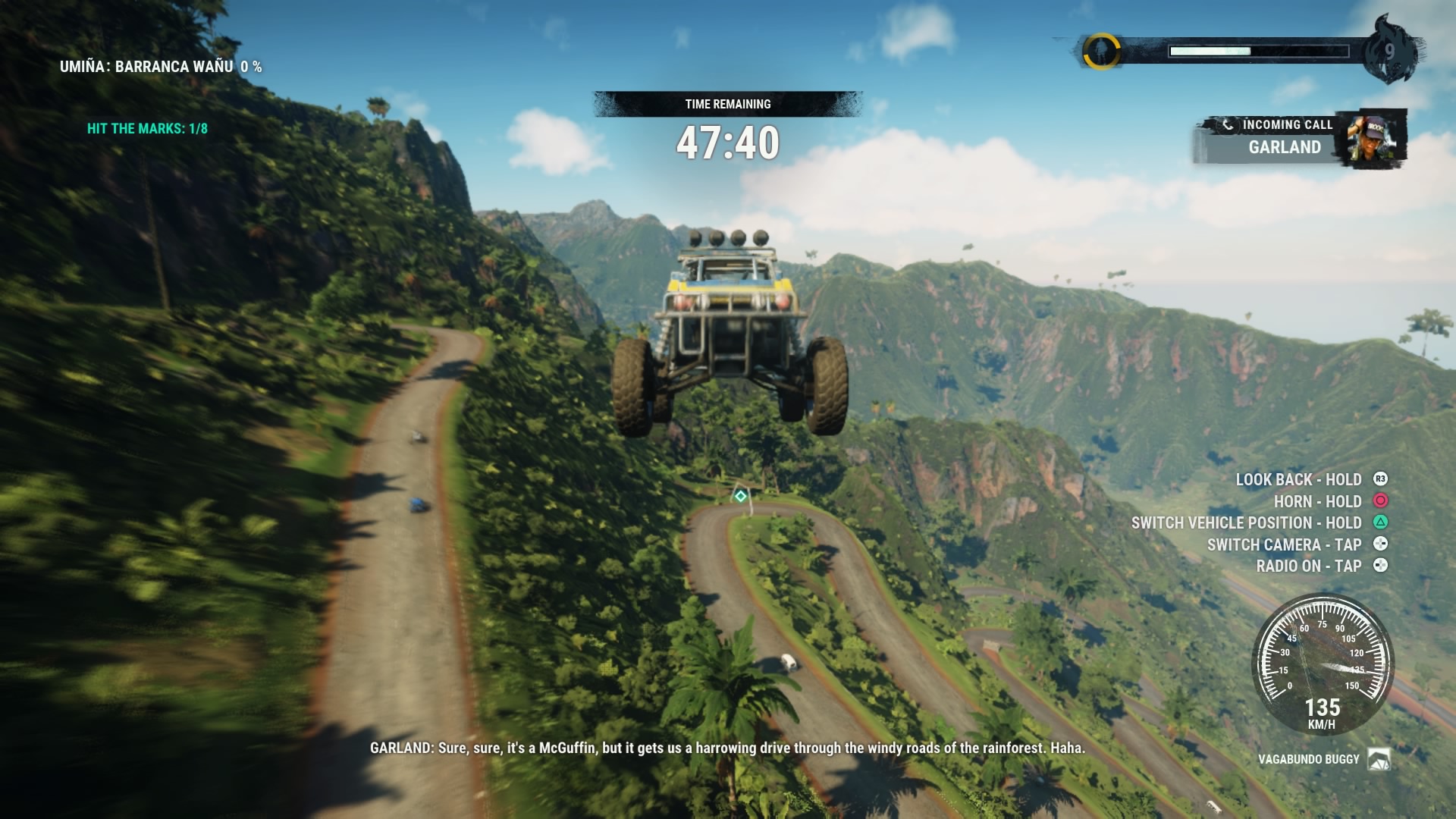Click the diamond objective waypoint marker

[740, 496]
